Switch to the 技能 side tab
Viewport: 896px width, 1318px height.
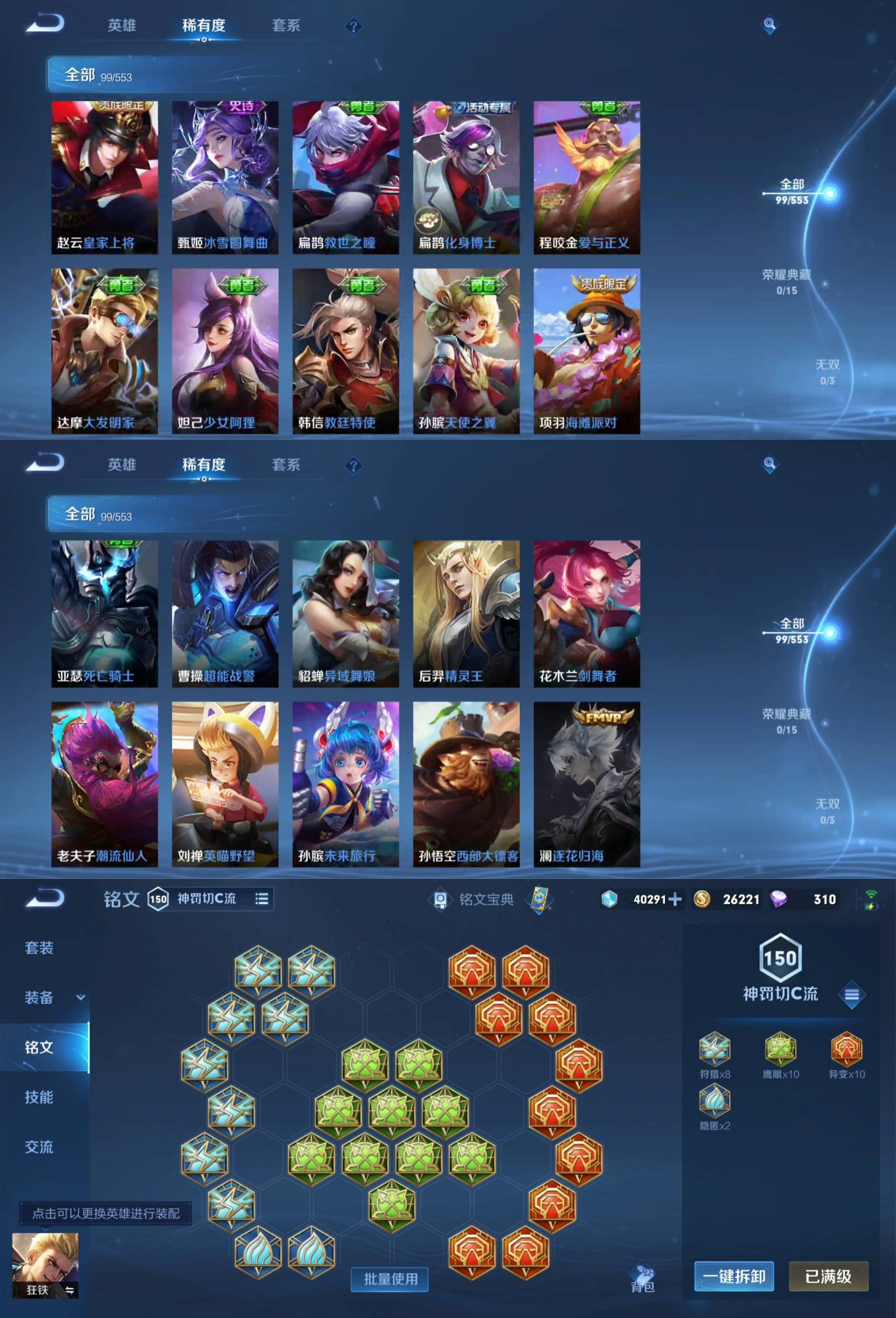click(x=39, y=1097)
